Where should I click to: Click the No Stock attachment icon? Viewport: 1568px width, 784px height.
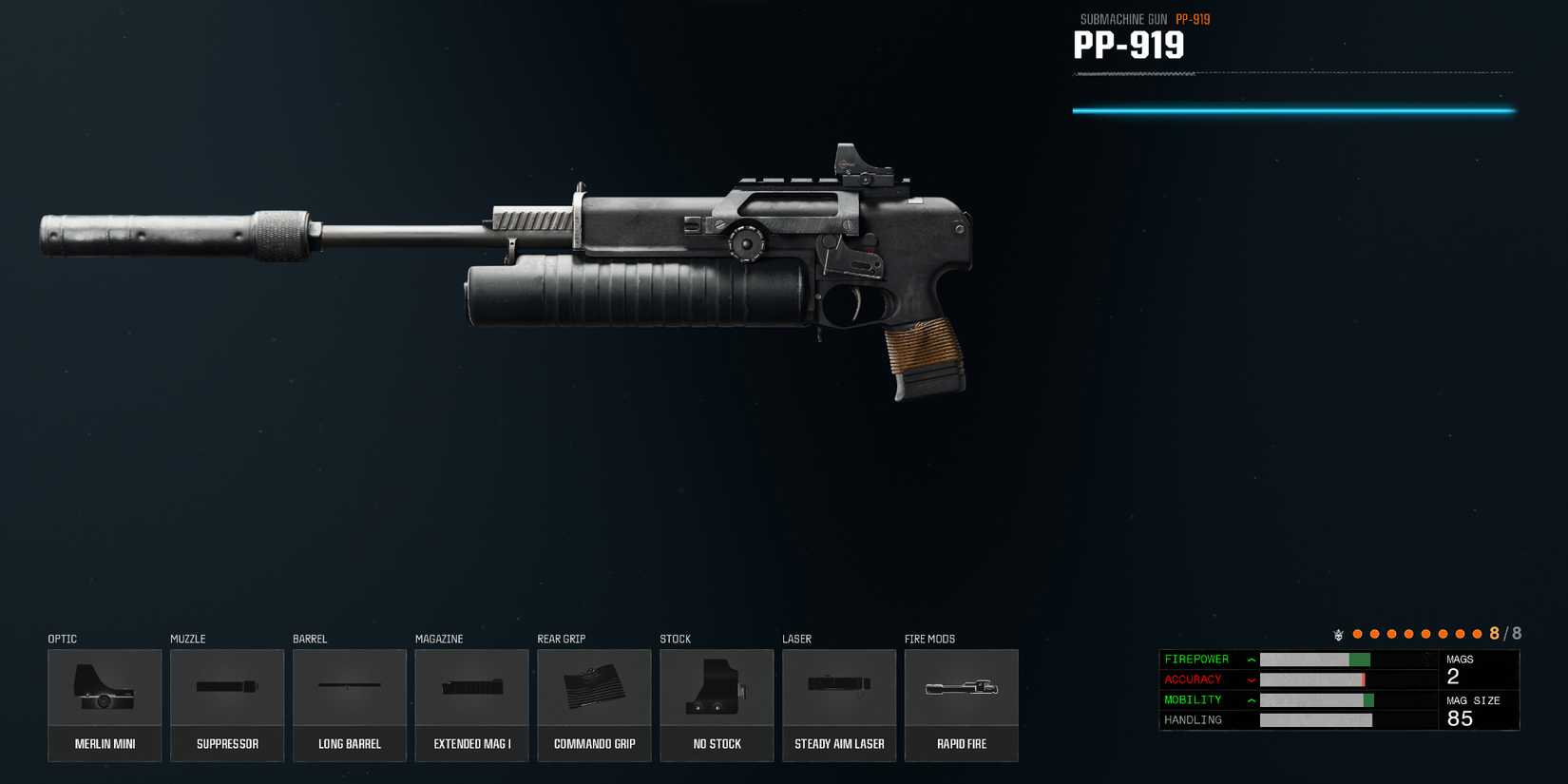click(717, 686)
